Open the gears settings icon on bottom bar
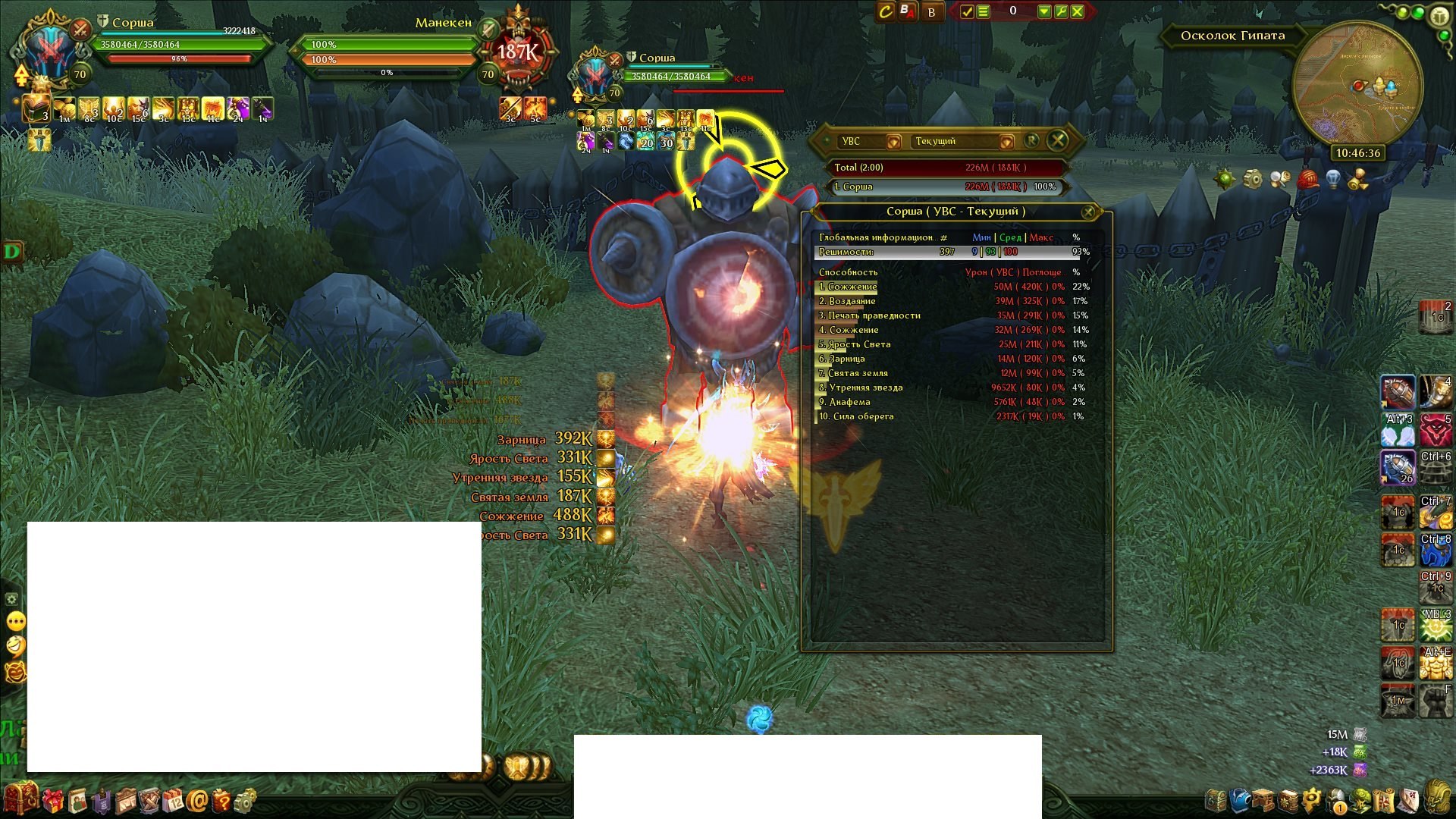The width and height of the screenshot is (1456, 819). click(x=245, y=799)
